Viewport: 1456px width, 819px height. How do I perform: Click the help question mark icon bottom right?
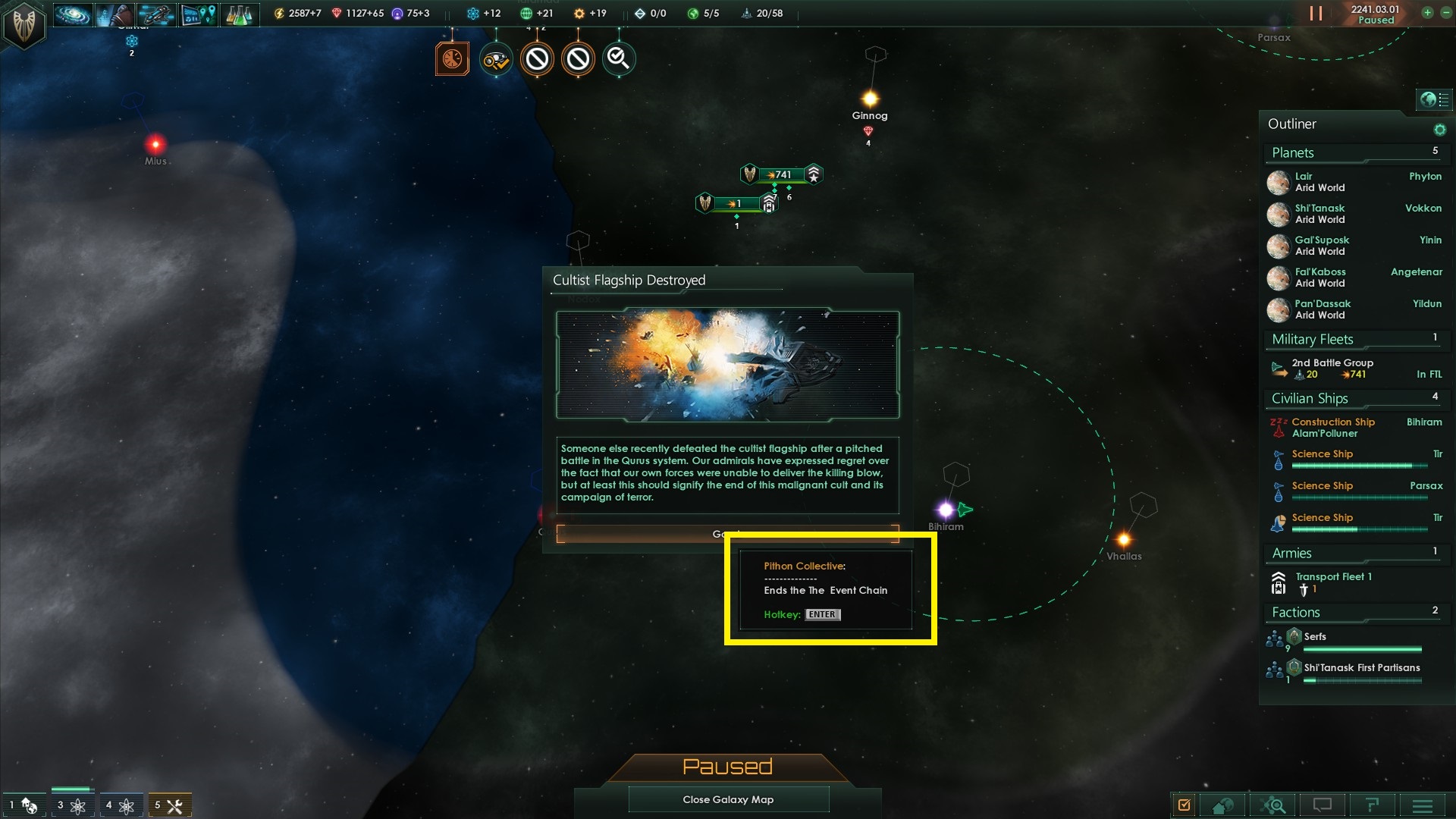tap(1371, 804)
